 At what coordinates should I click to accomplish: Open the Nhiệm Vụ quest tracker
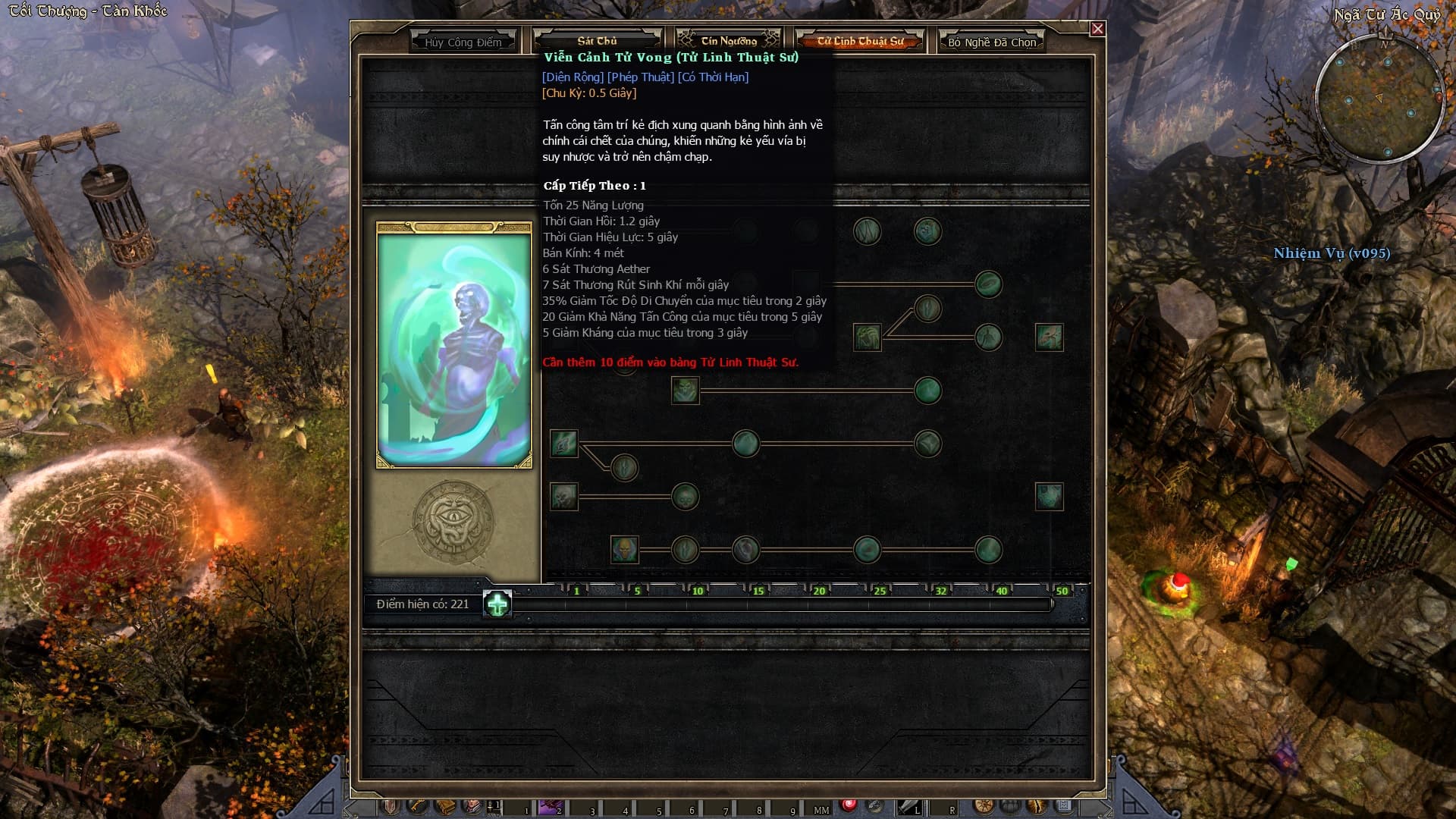[x=1332, y=253]
